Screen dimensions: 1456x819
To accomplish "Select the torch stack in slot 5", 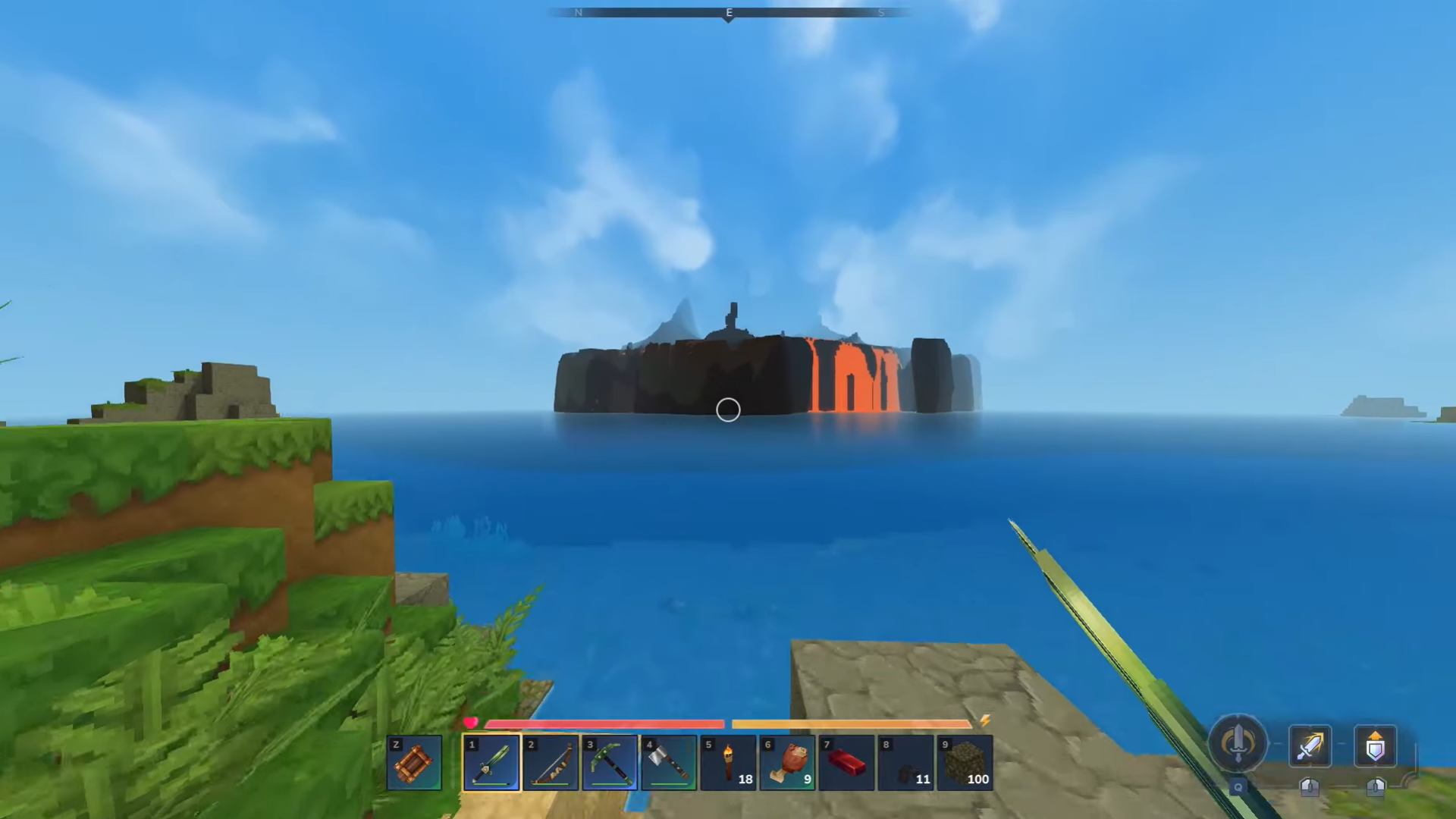I will (728, 762).
